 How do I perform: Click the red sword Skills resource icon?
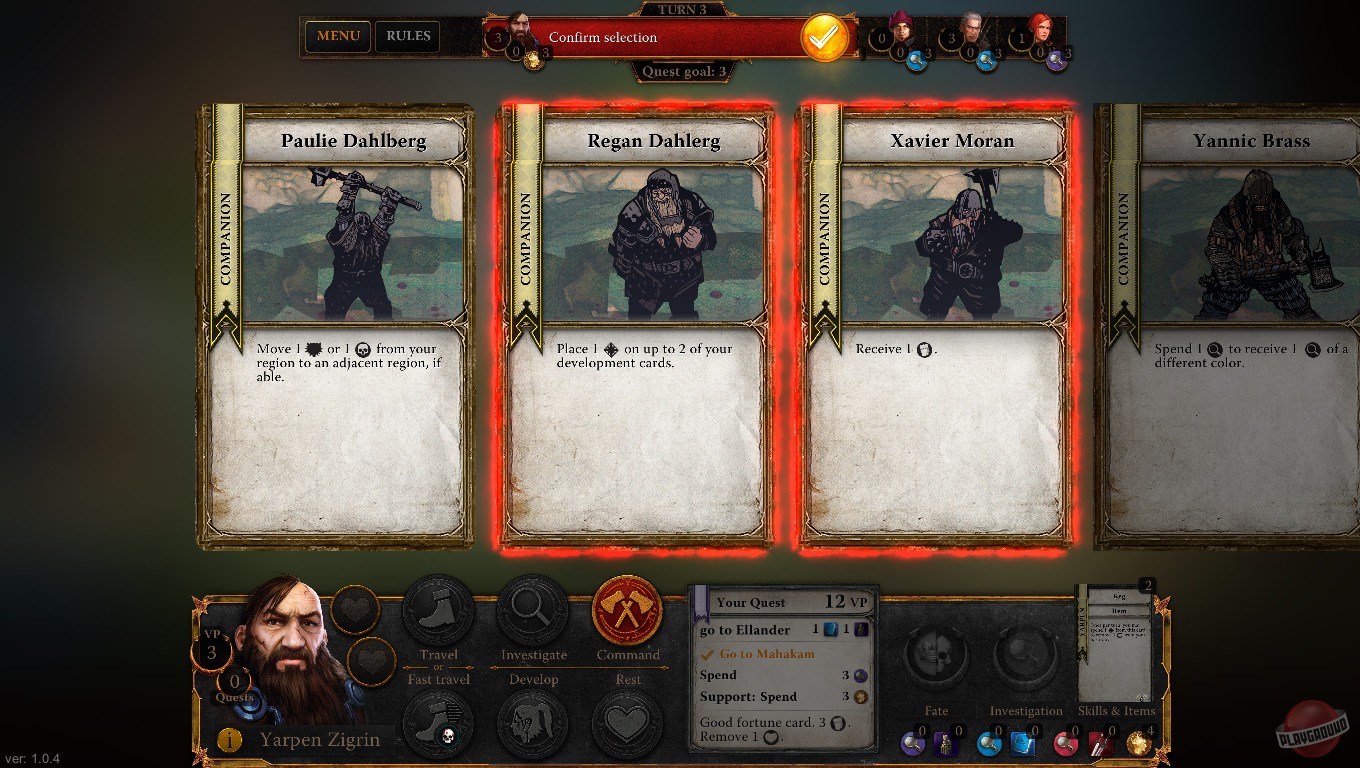pyautogui.click(x=1100, y=744)
